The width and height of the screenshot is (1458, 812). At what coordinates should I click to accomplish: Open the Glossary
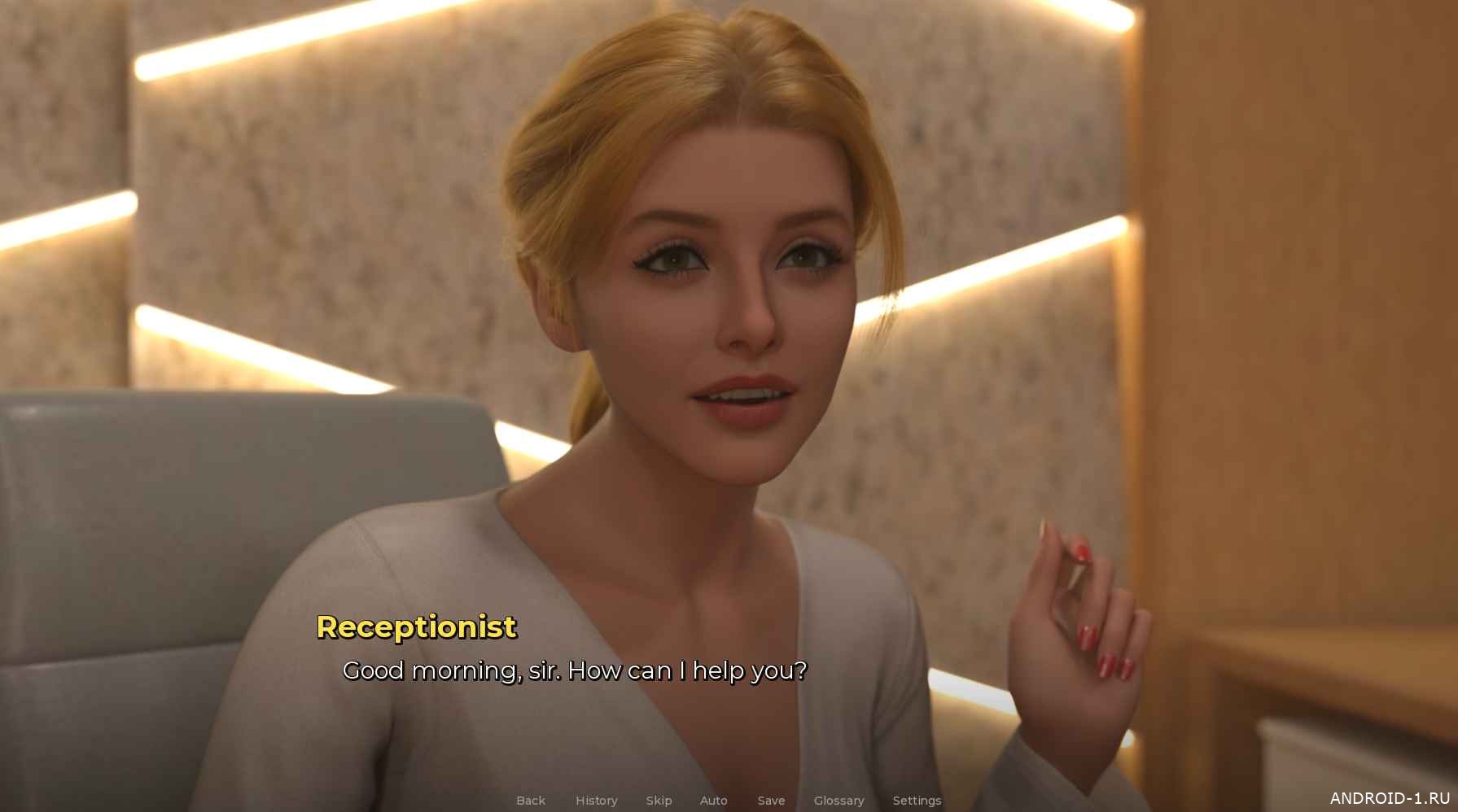pyautogui.click(x=838, y=801)
